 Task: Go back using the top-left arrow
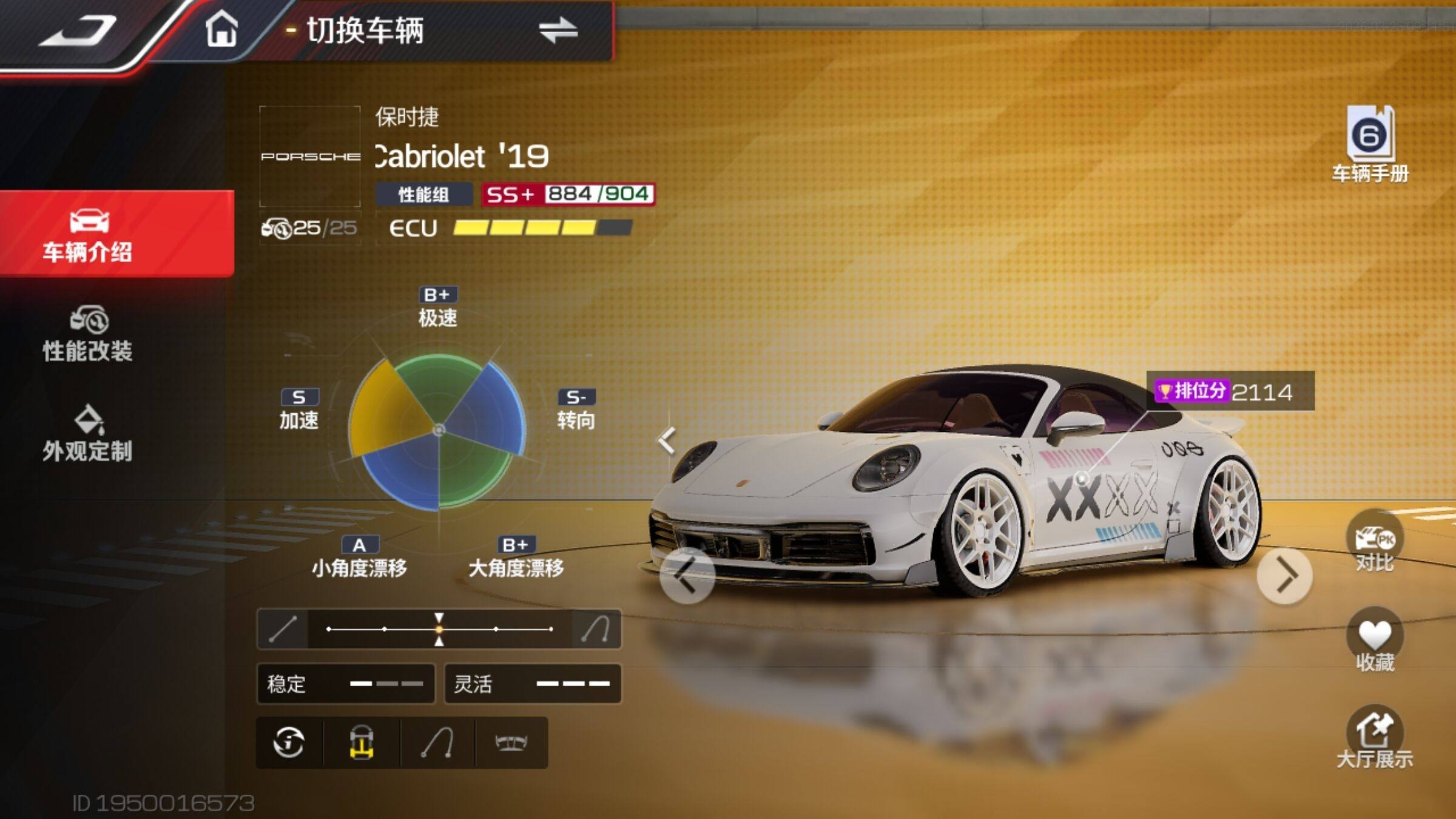[78, 30]
